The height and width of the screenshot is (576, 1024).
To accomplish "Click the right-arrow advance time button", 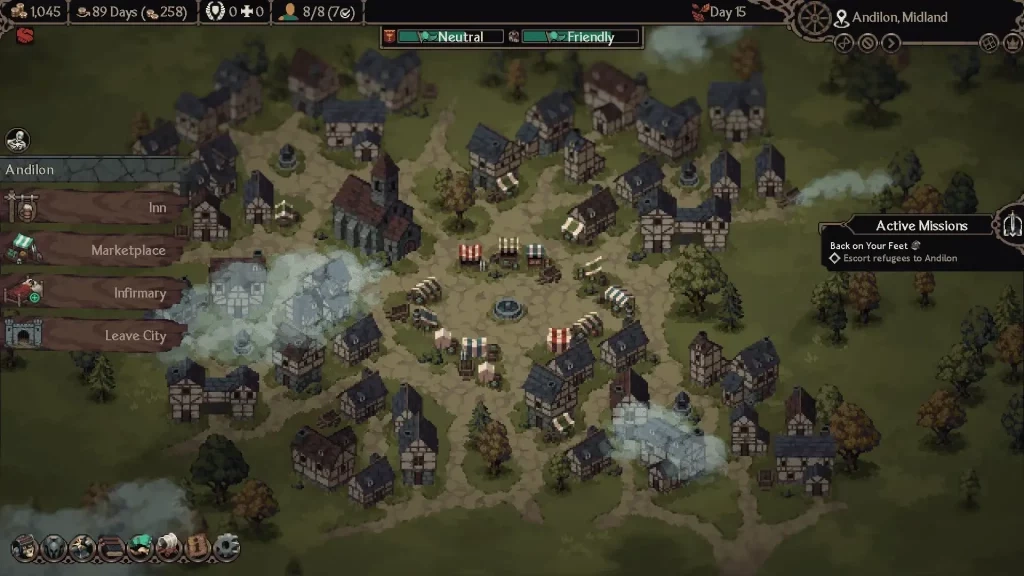I will pyautogui.click(x=891, y=42).
